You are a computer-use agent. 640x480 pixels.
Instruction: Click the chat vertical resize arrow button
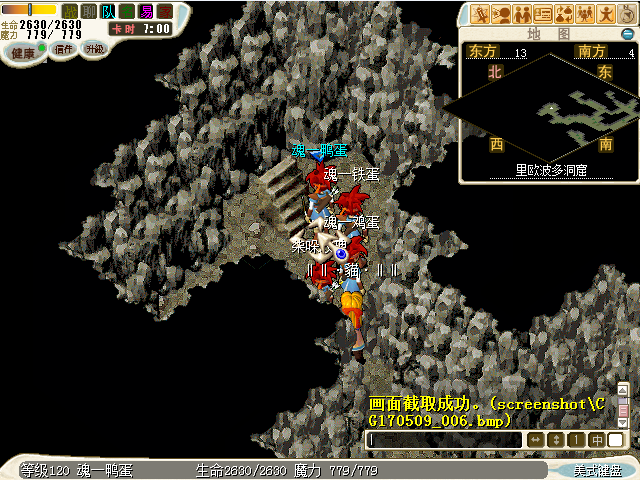click(x=556, y=440)
